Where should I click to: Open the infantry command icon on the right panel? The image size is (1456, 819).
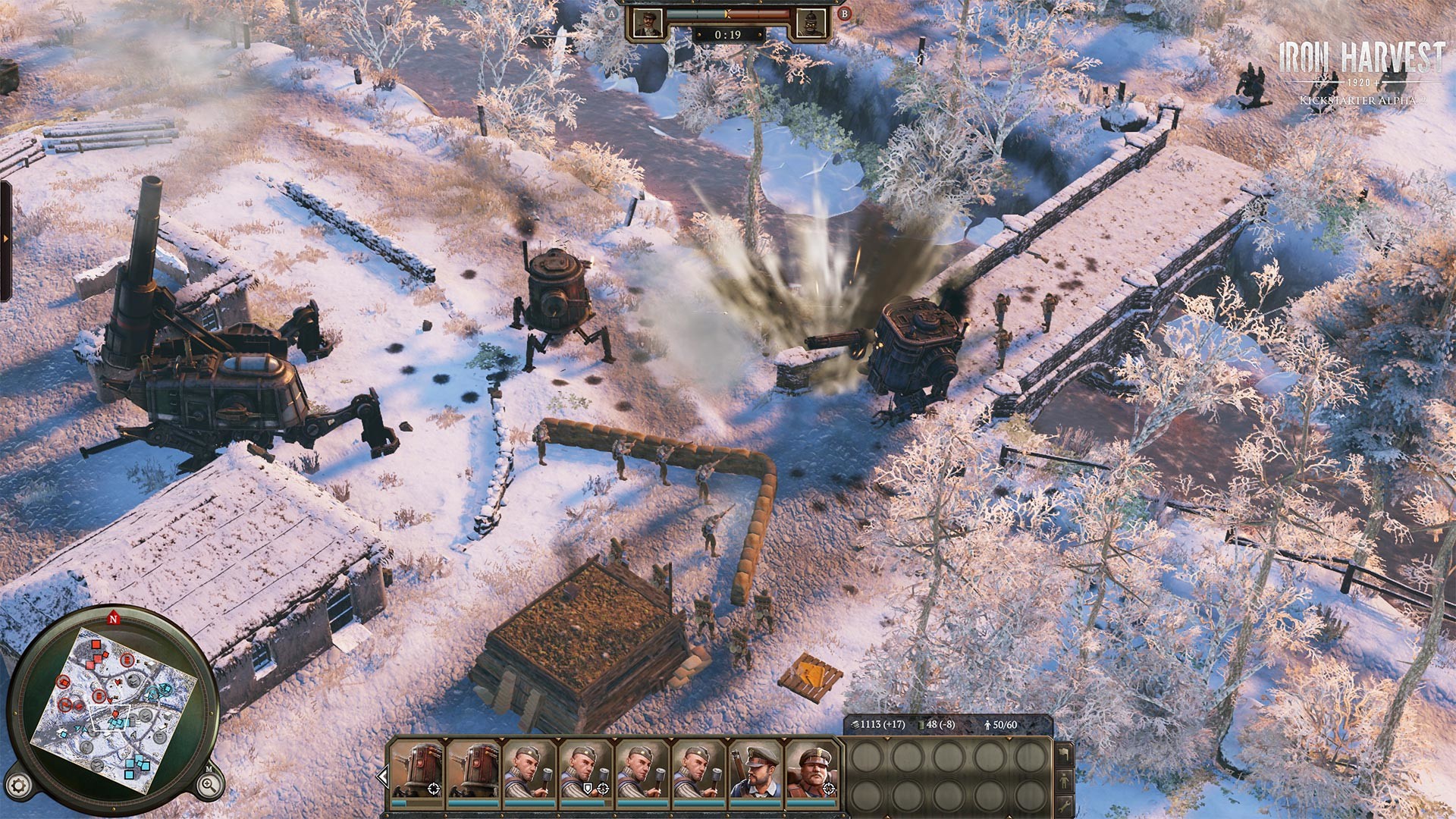click(x=1065, y=780)
